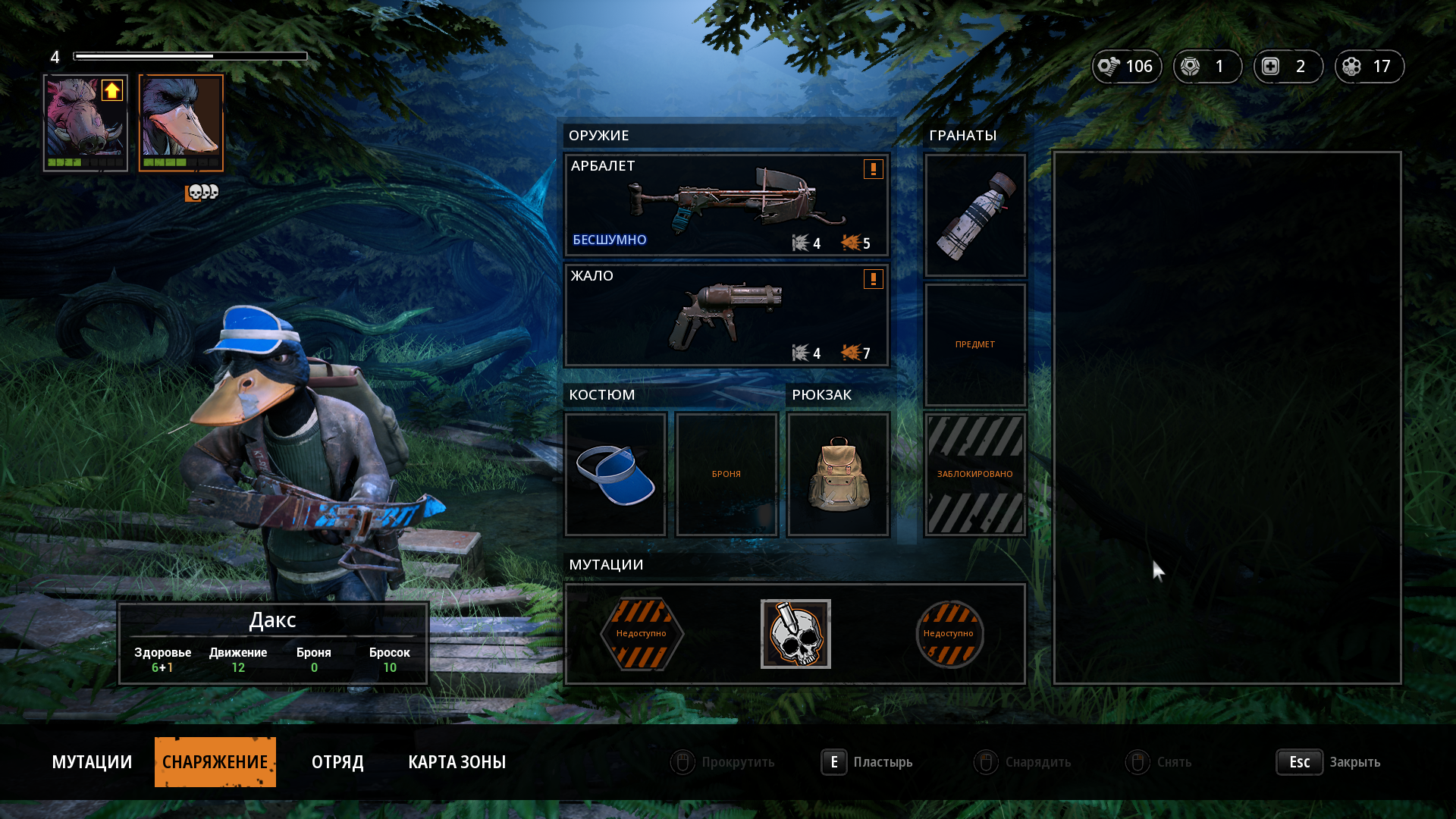Viewport: 1456px width, 819px height.
Task: Select the АРБАЛЕТ weapon slot
Action: pos(726,205)
